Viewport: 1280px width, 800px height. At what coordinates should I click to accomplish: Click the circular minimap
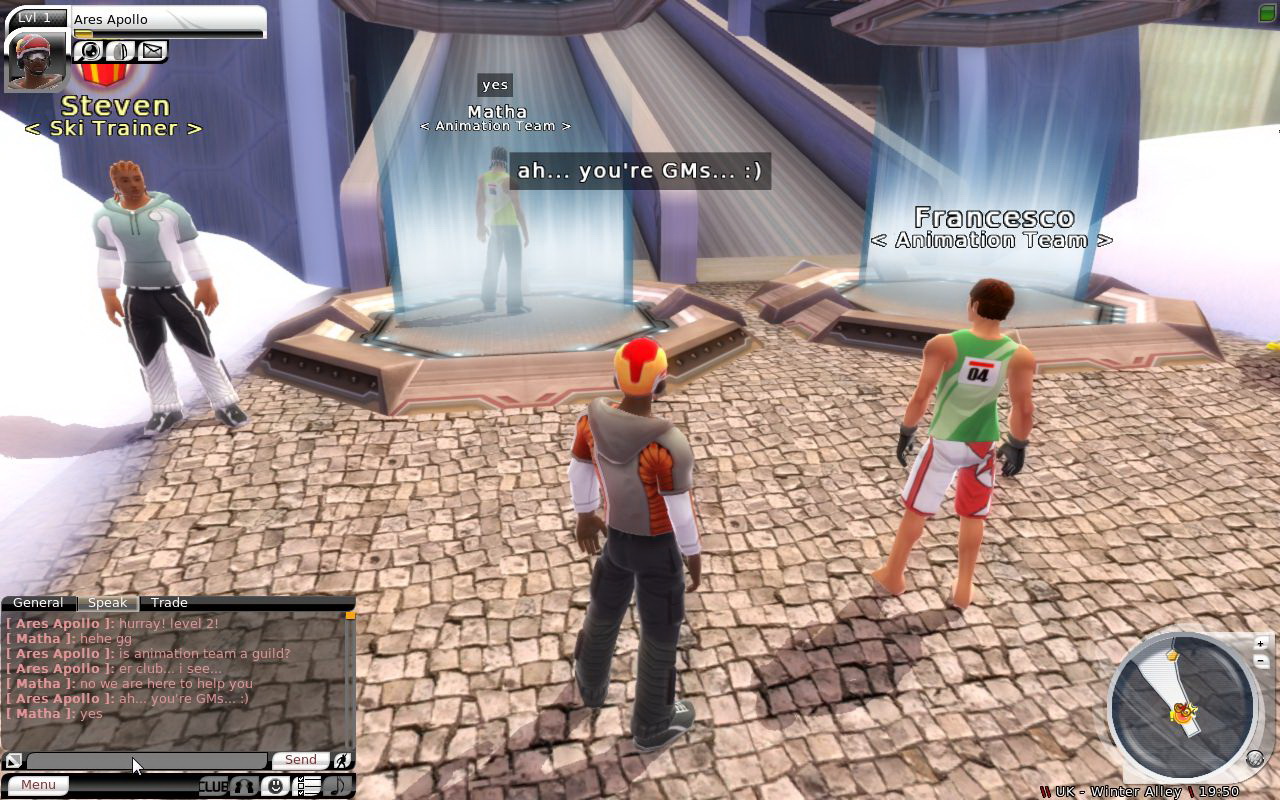pyautogui.click(x=1183, y=705)
